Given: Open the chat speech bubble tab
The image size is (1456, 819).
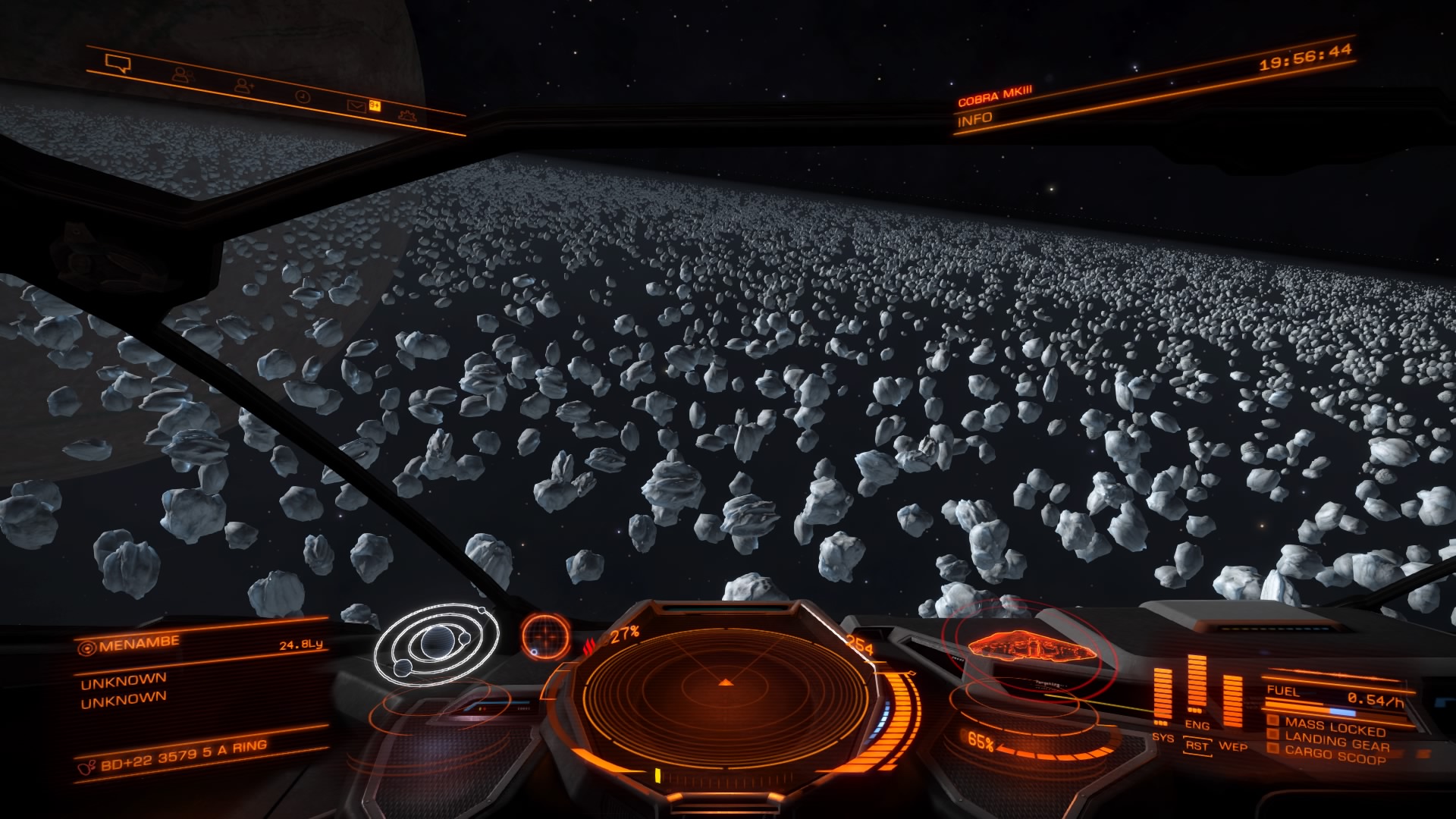Looking at the screenshot, I should click(x=118, y=64).
